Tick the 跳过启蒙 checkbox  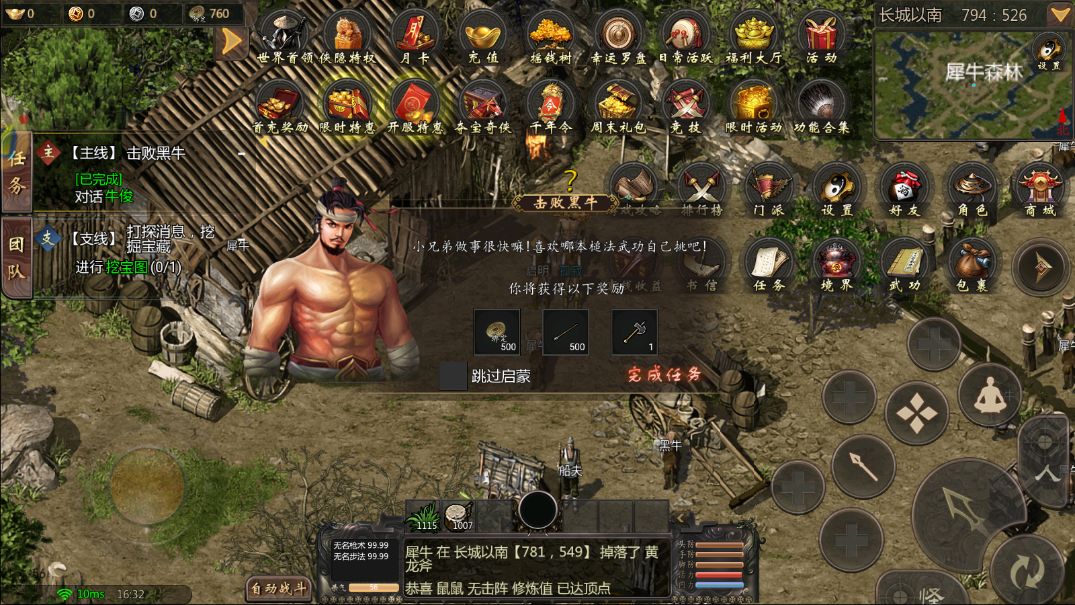coord(454,376)
